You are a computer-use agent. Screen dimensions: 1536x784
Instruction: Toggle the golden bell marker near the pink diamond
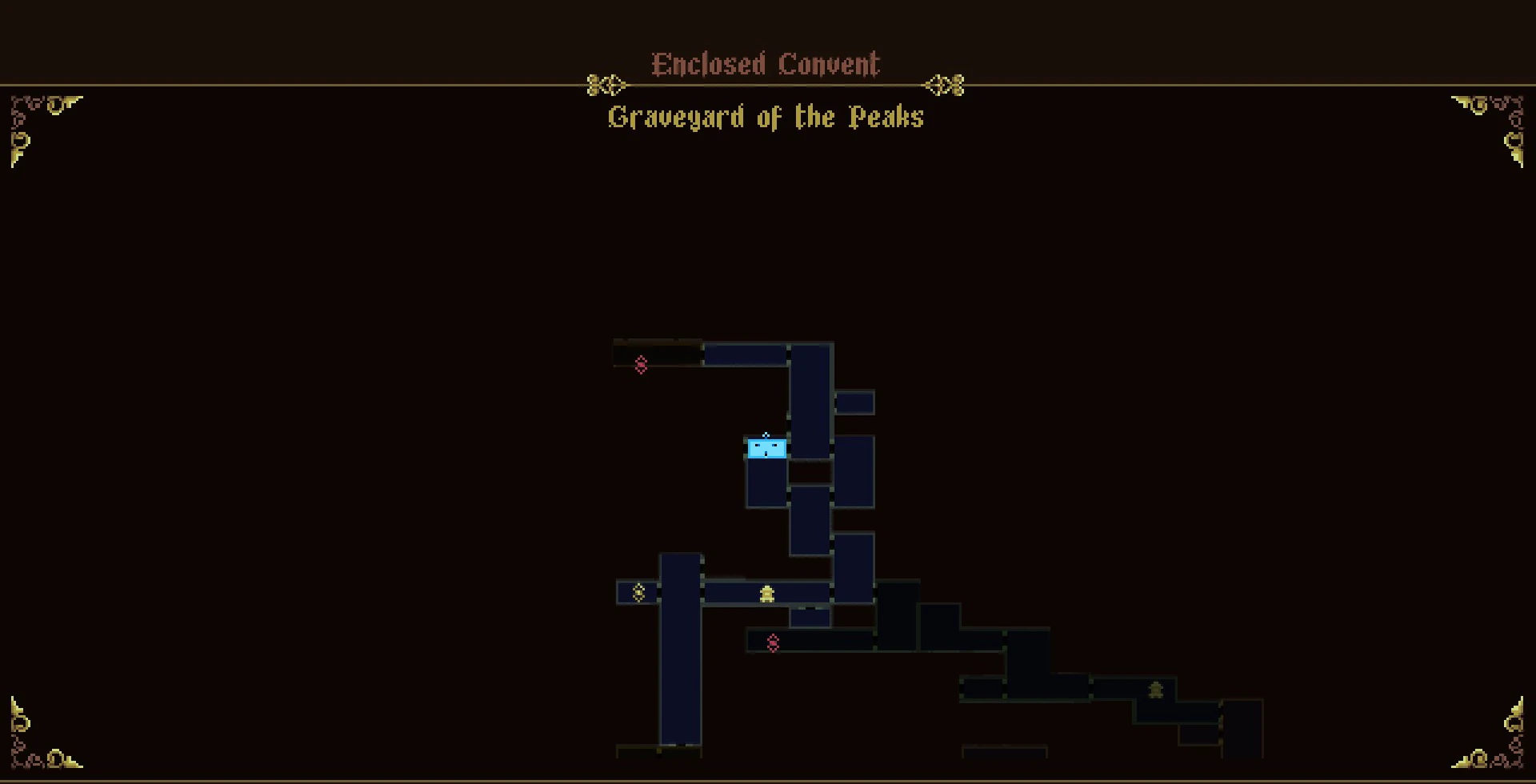[766, 592]
